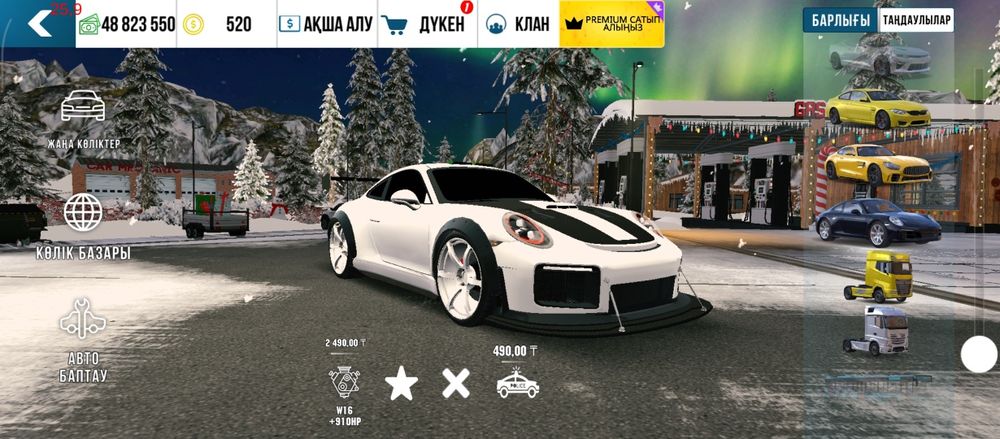Click the X remove car icon
1000x439 pixels.
click(x=456, y=383)
